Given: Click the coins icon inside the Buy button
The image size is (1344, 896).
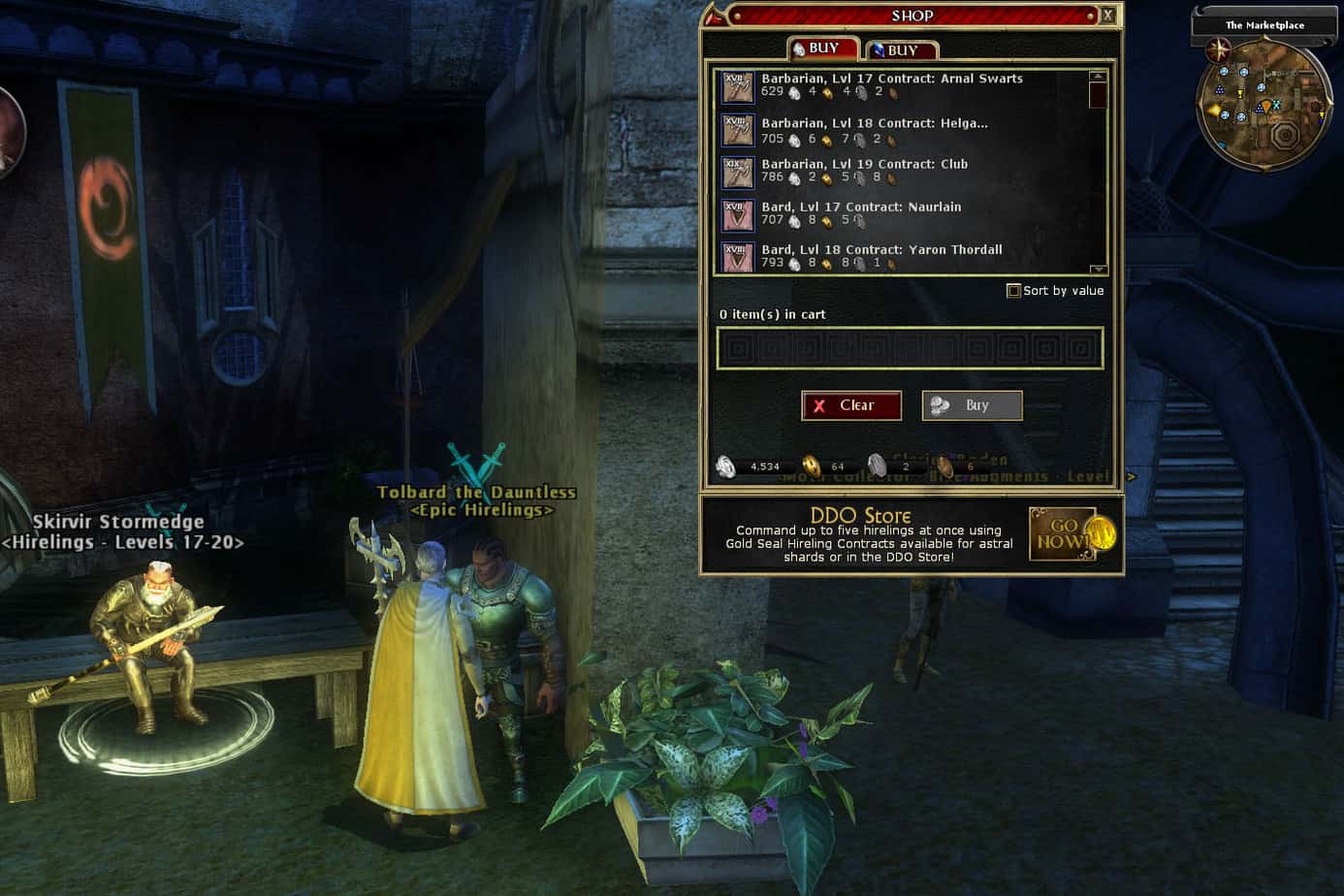Looking at the screenshot, I should point(939,405).
